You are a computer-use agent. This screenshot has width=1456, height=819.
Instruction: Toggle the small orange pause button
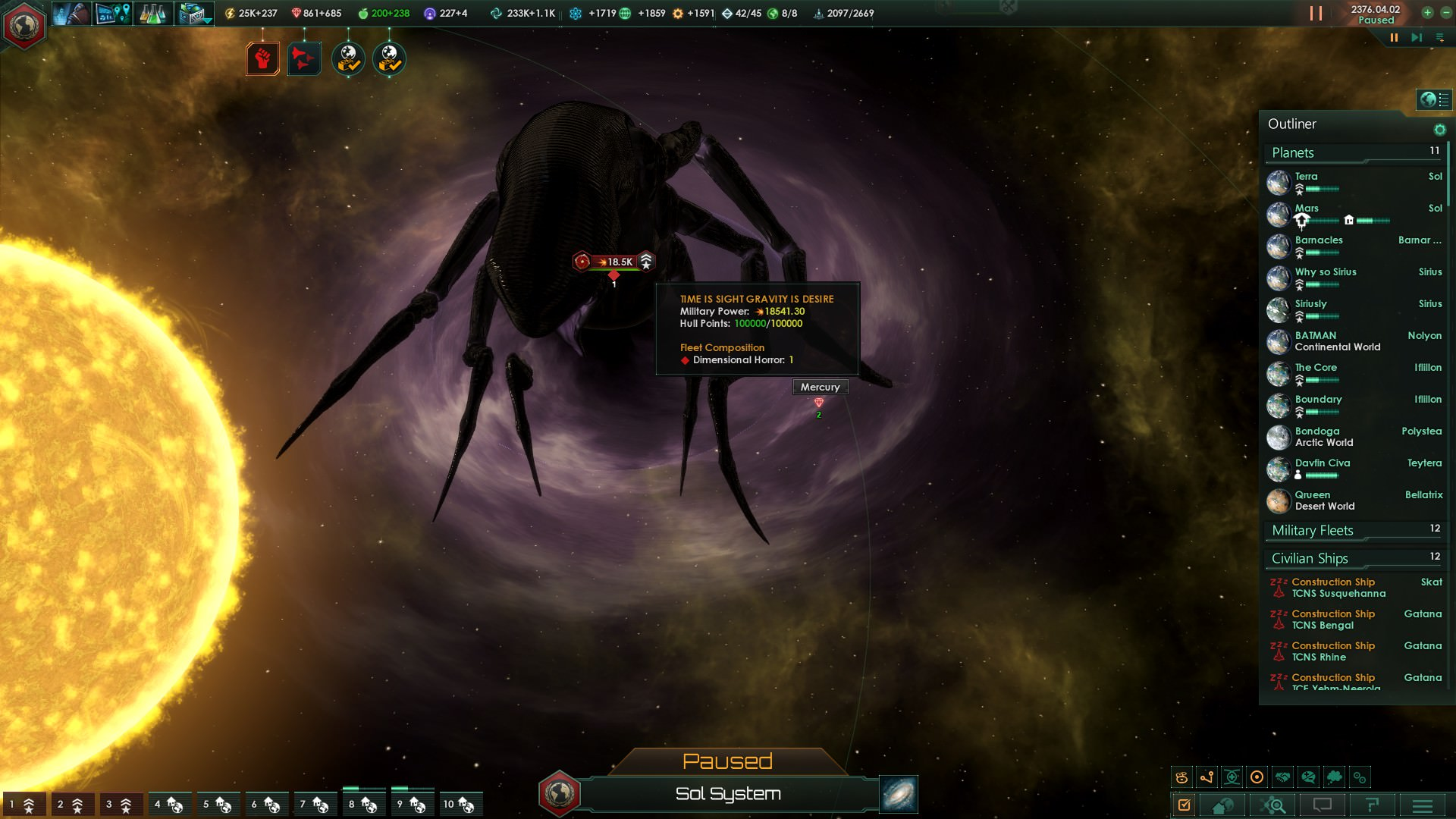pos(1394,37)
